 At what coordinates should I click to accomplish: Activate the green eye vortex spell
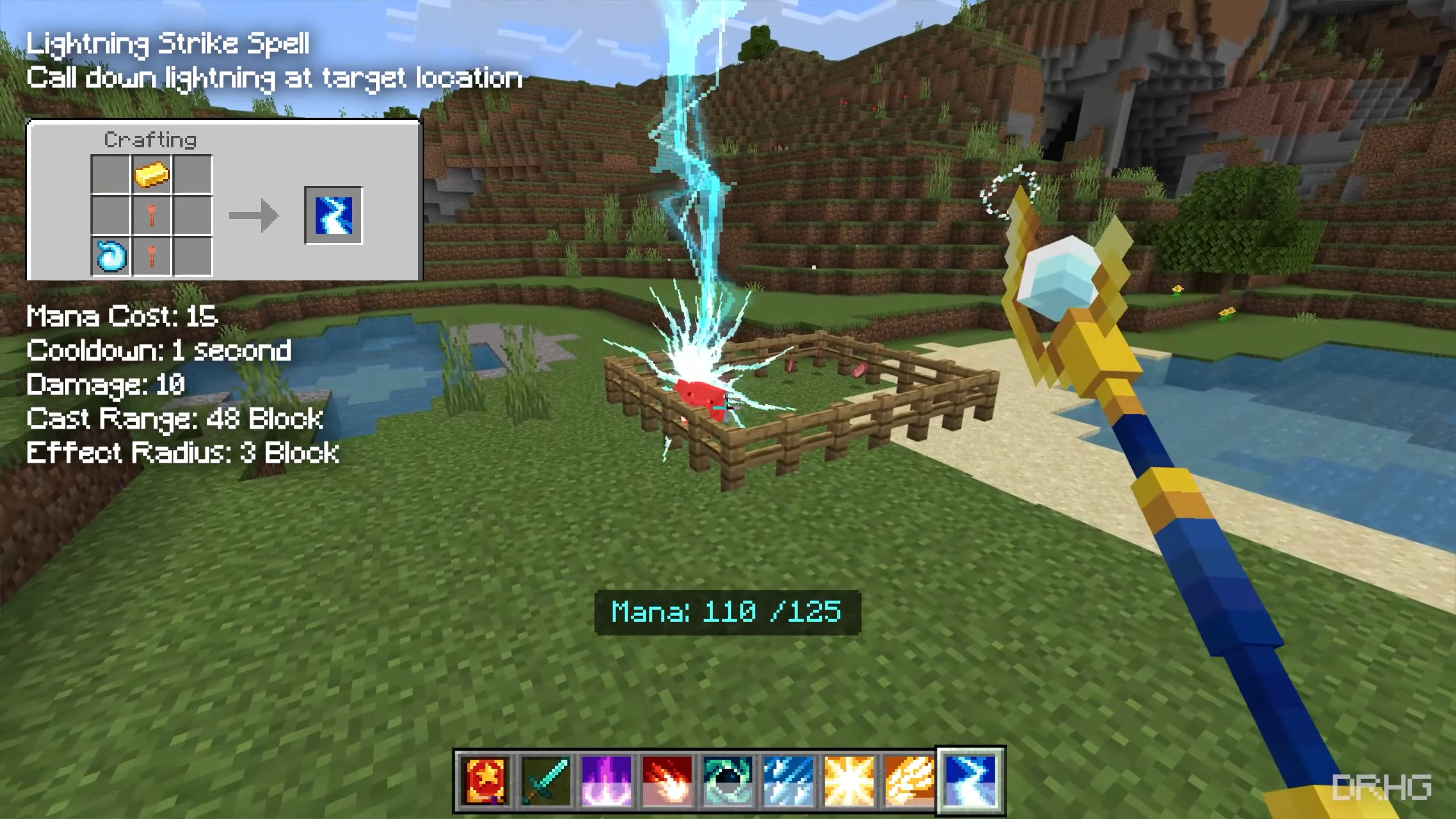click(727, 781)
